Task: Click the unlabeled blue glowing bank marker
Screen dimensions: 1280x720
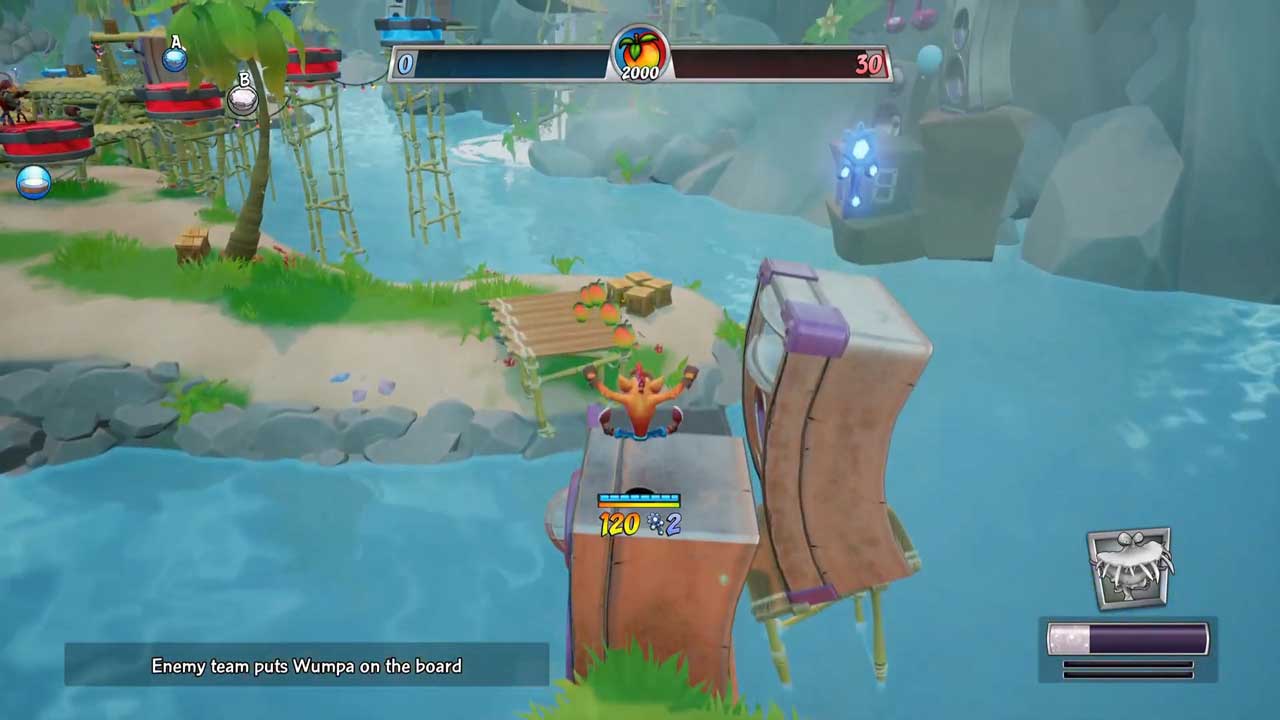Action: [33, 182]
